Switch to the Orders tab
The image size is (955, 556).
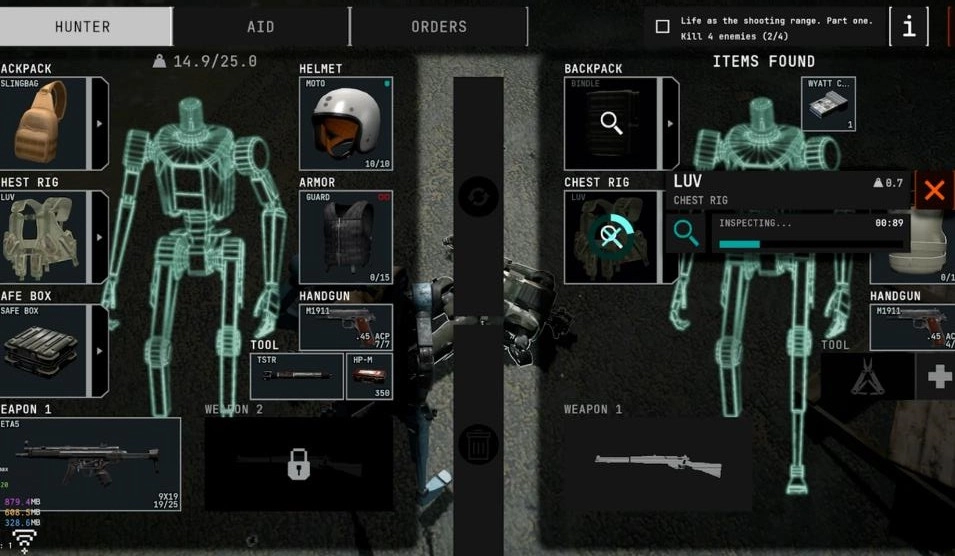tap(439, 26)
